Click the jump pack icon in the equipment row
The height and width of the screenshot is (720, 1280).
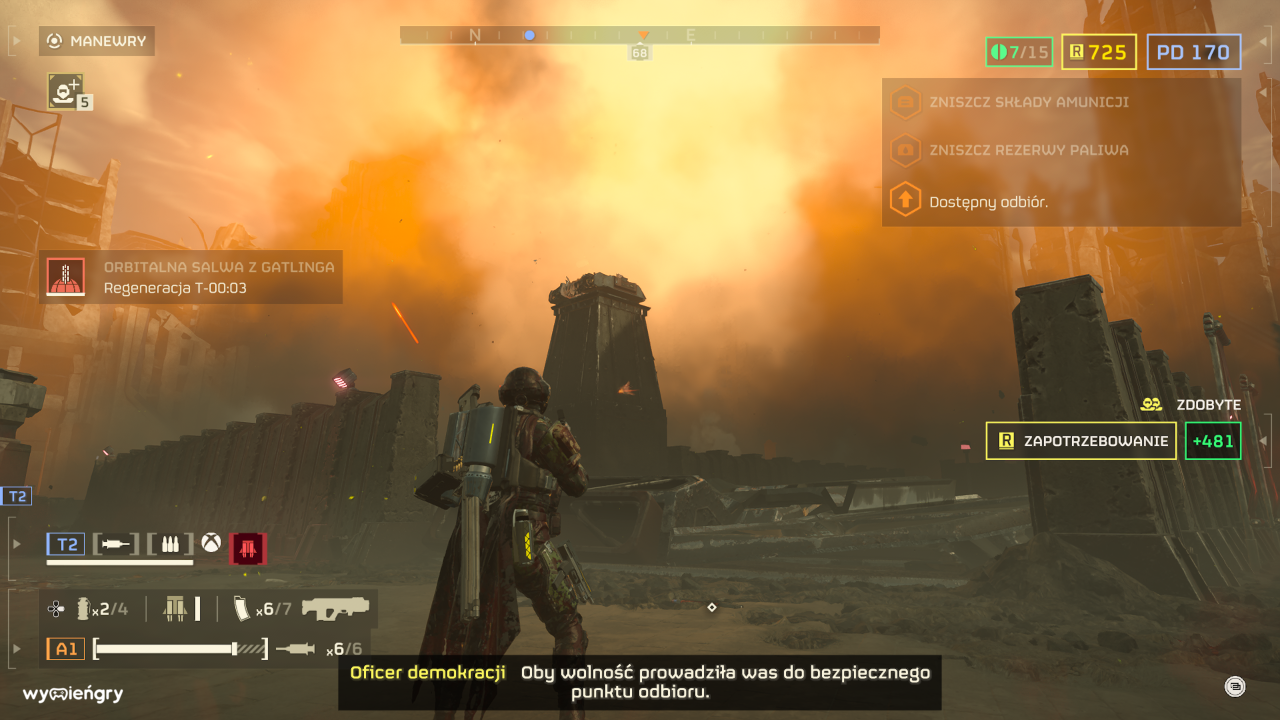175,608
